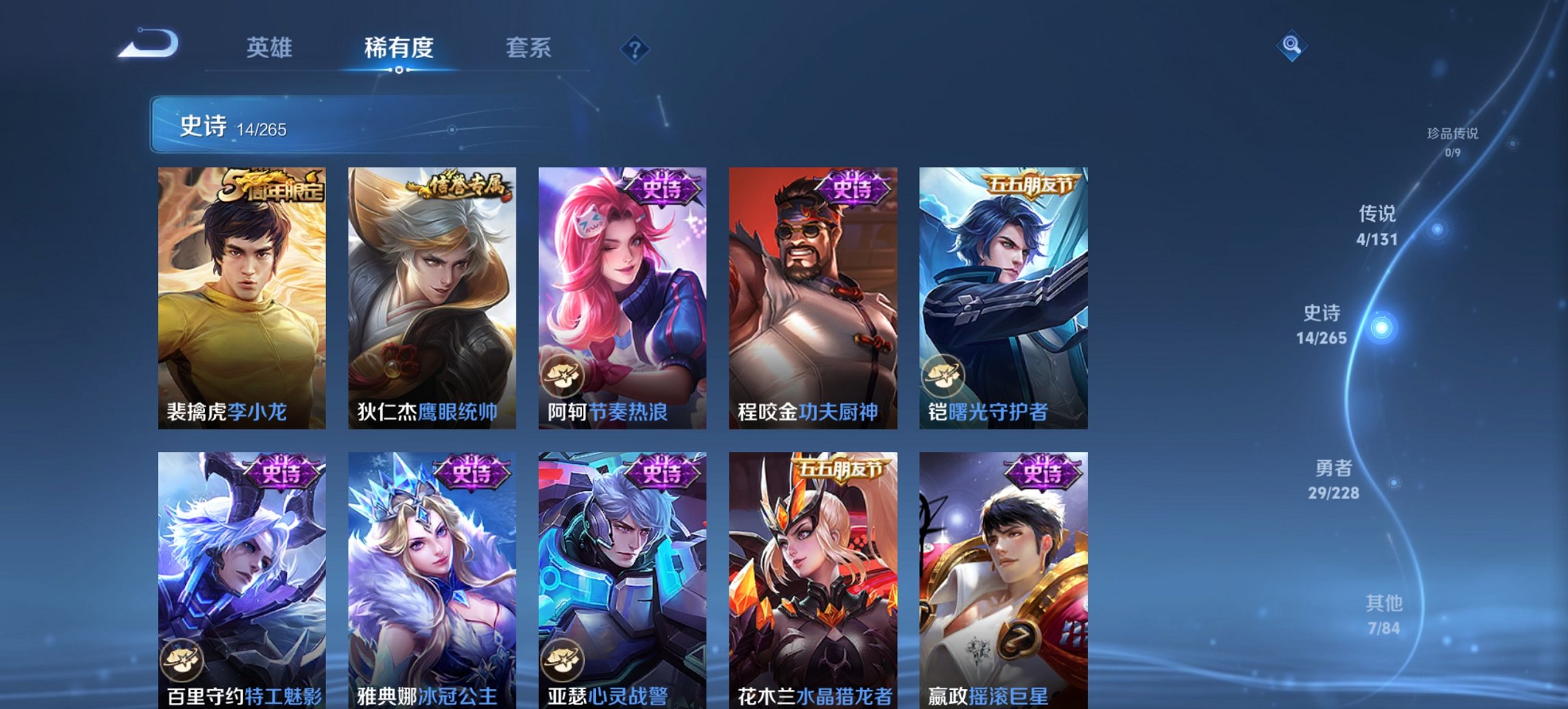The image size is (1568, 709).
Task: Open the help question mark icon
Action: tap(636, 48)
